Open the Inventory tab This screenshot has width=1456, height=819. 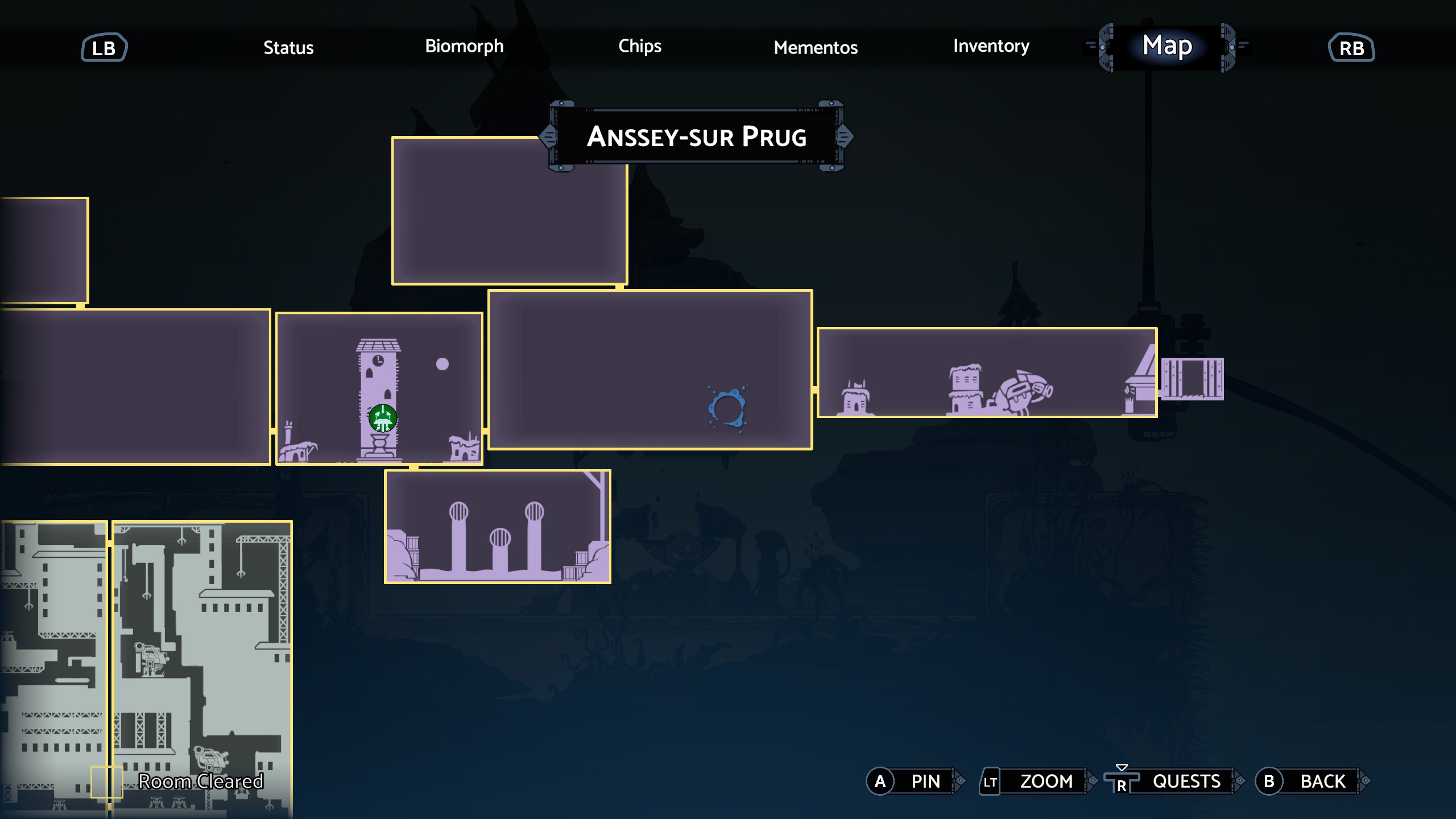pos(991,47)
